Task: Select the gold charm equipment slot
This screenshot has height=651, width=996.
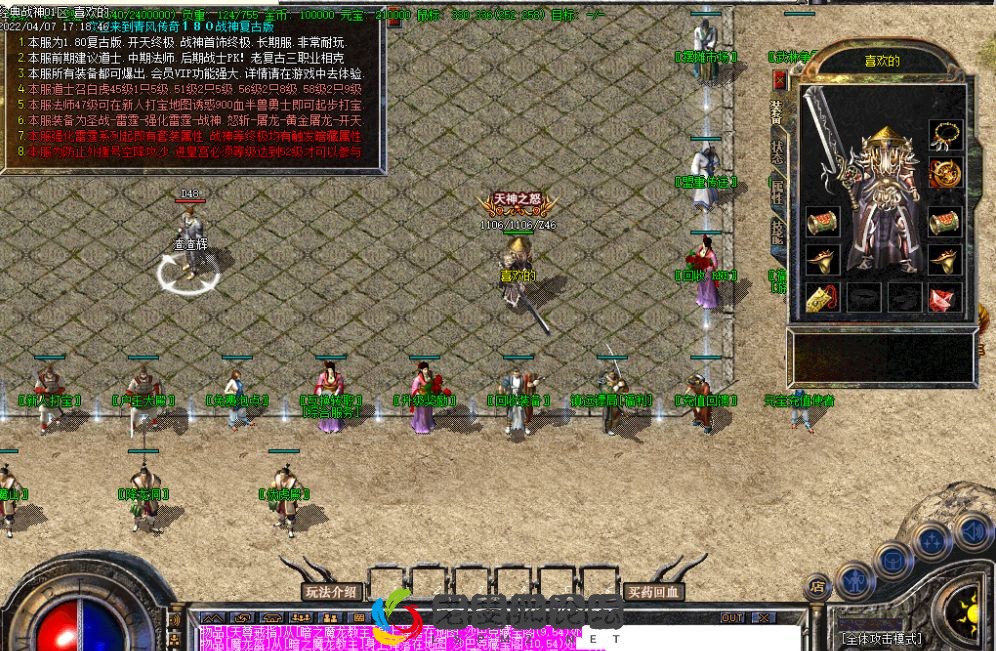Action: click(821, 297)
